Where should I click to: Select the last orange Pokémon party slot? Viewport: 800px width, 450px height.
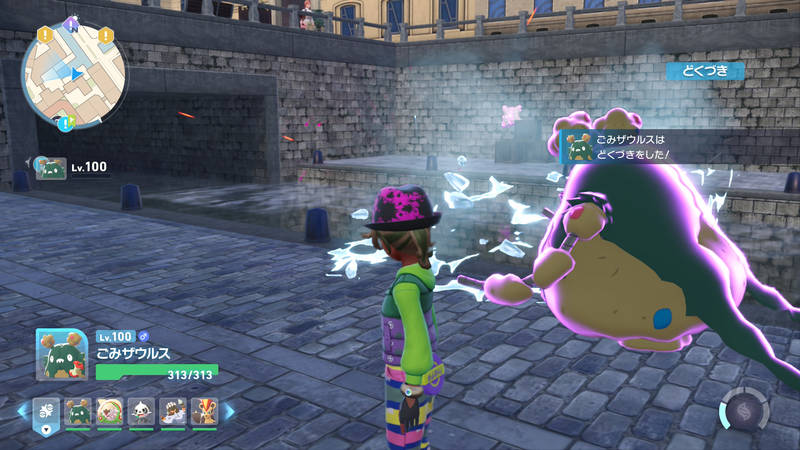(206, 411)
